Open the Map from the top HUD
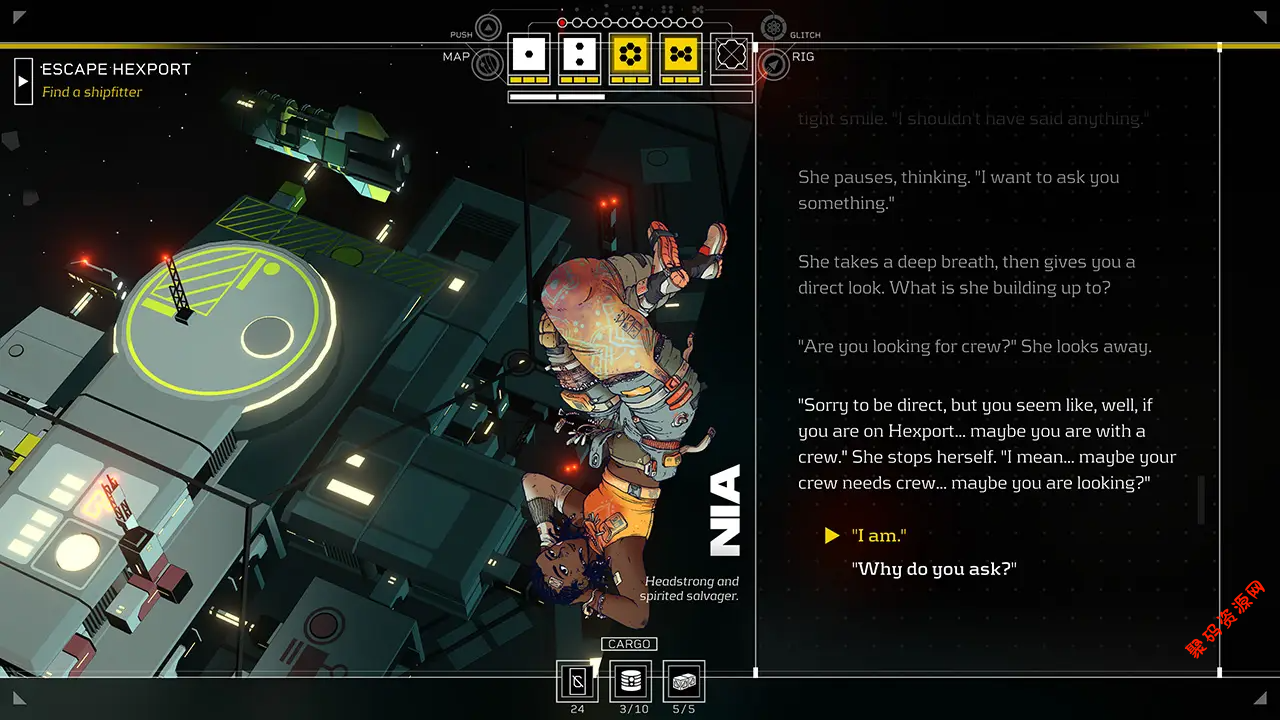The width and height of the screenshot is (1280, 720). click(488, 65)
